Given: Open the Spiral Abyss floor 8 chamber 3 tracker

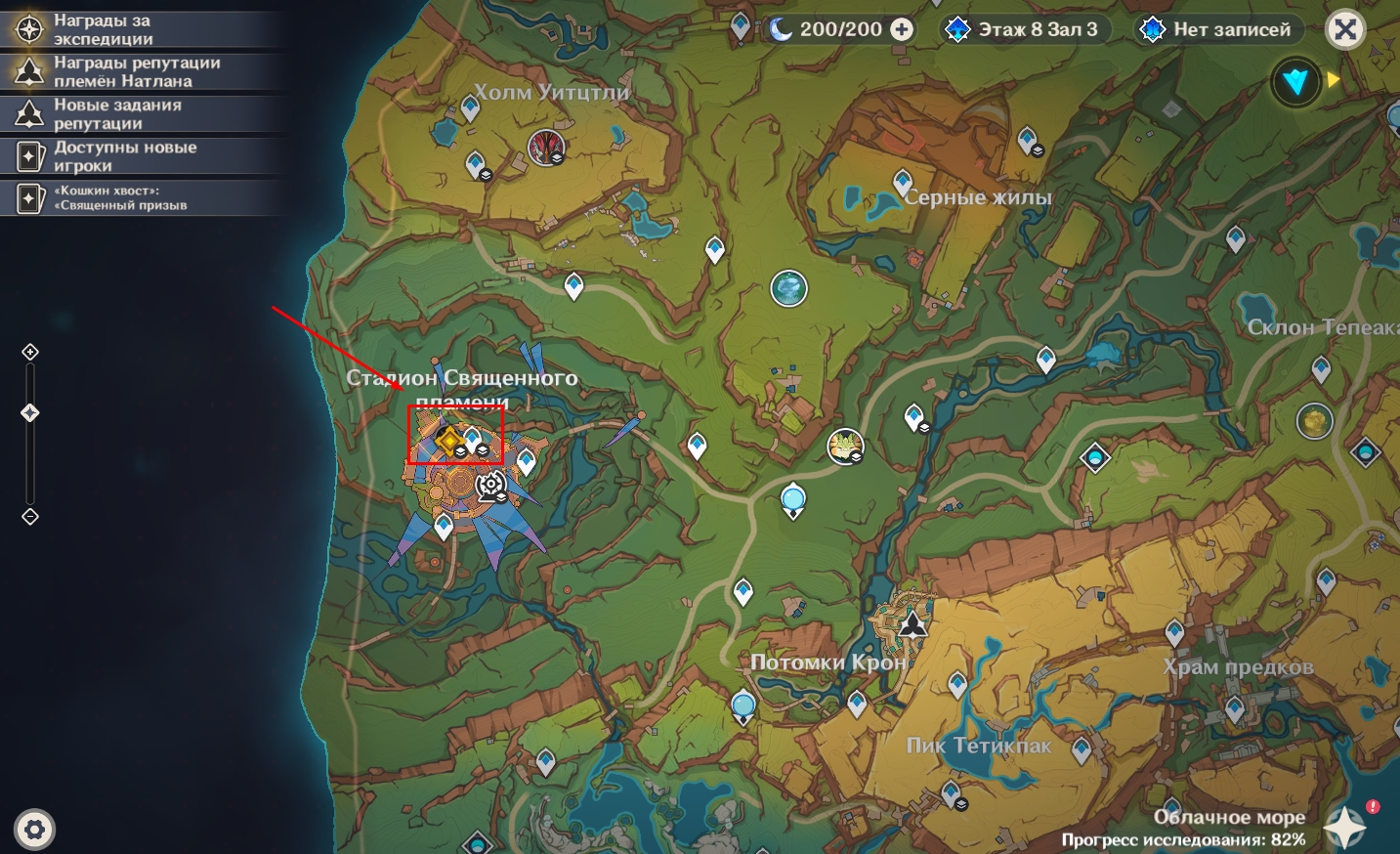Looking at the screenshot, I should 1023,29.
